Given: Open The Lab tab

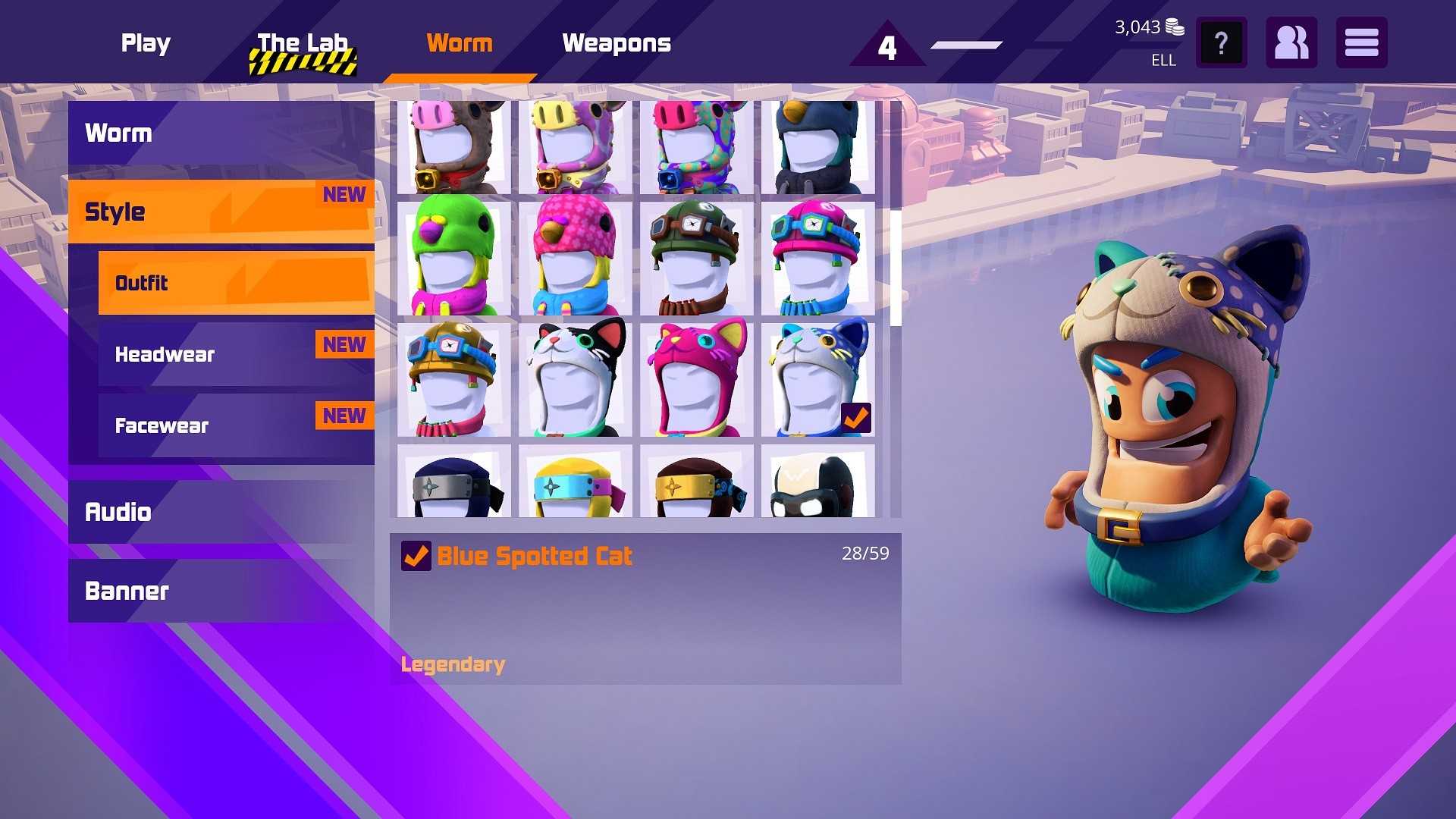Looking at the screenshot, I should pos(303,43).
